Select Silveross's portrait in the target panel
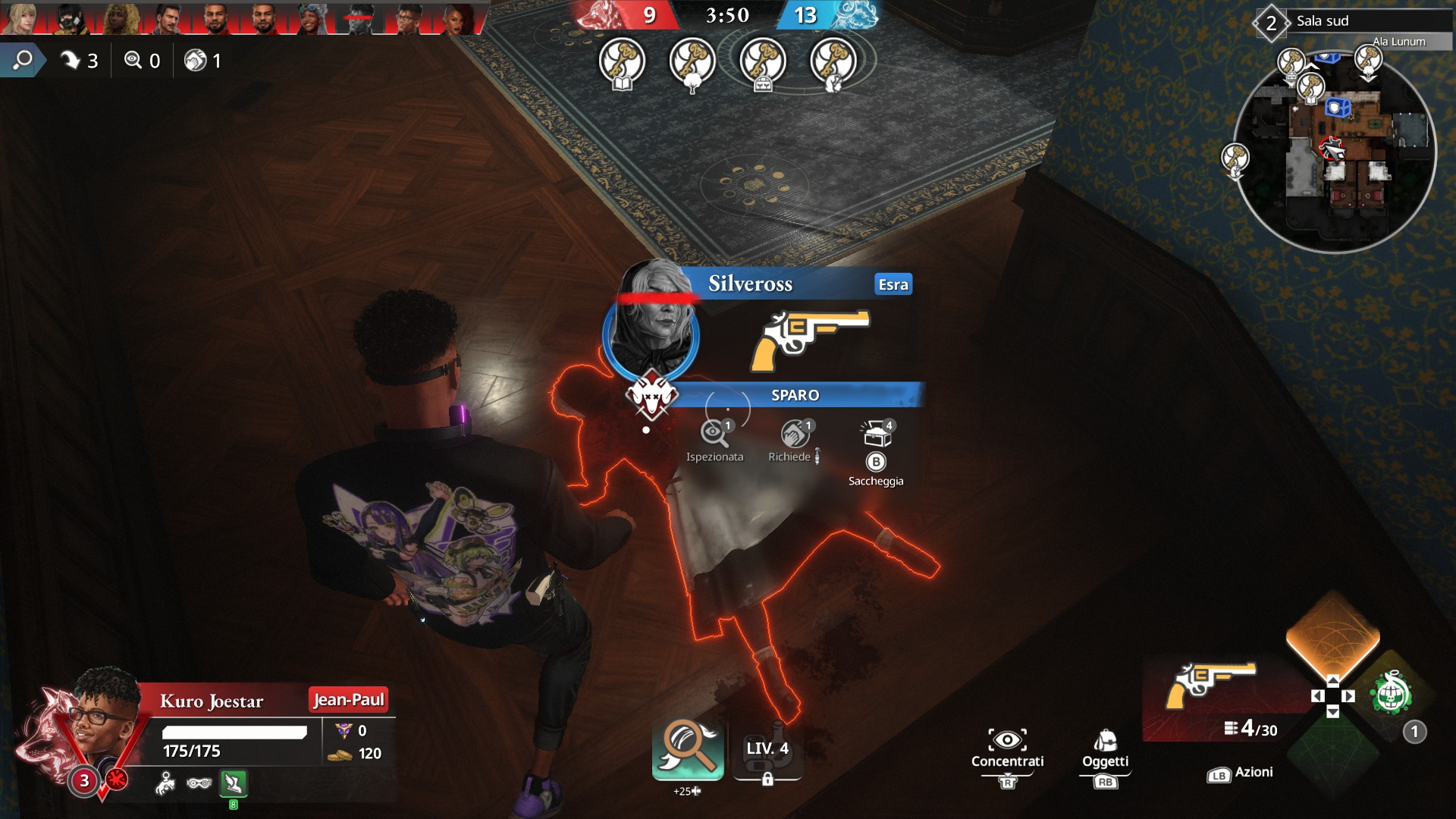 pyautogui.click(x=654, y=328)
